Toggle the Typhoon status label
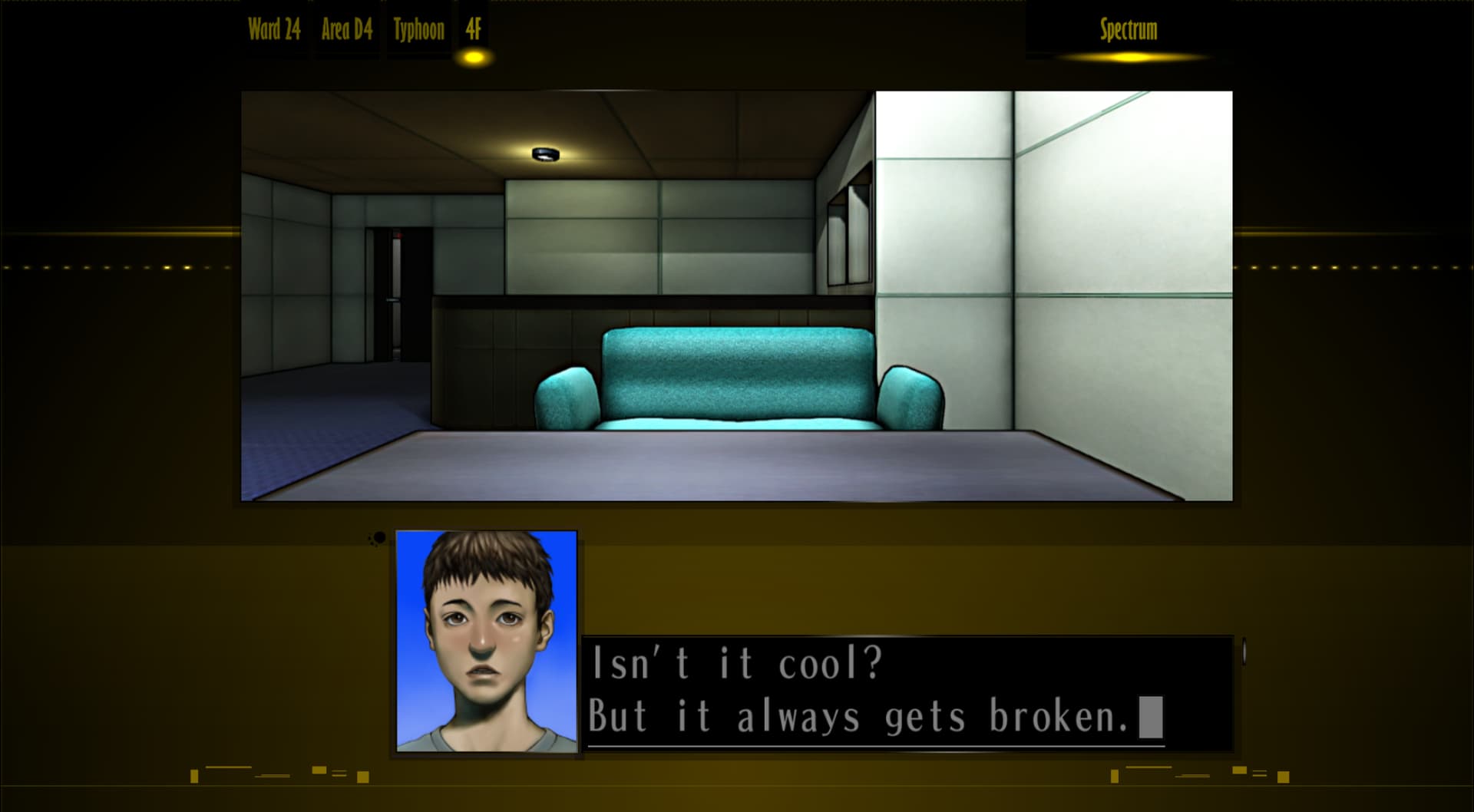1474x812 pixels. point(418,29)
